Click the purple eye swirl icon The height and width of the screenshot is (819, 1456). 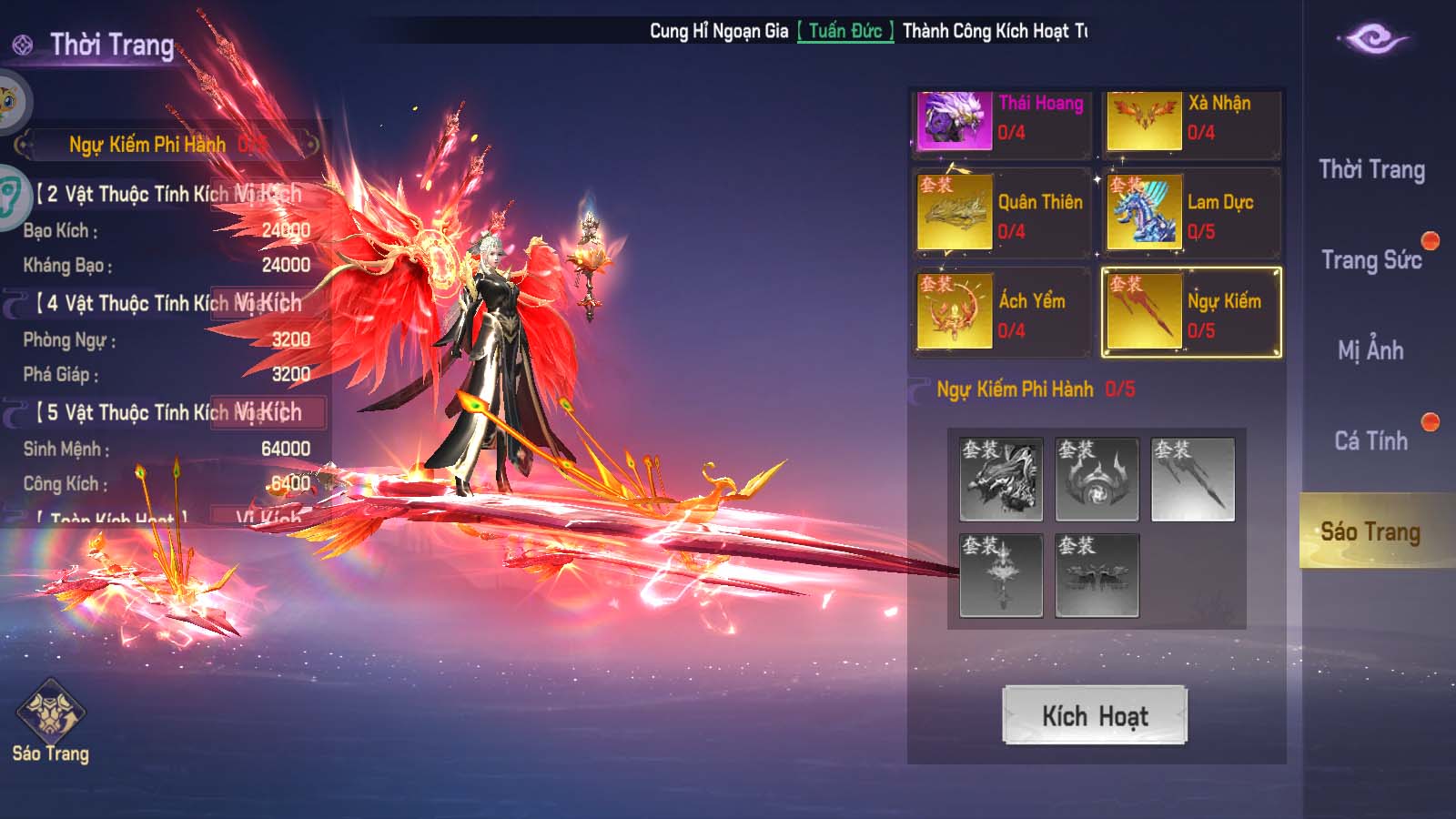point(1374,39)
